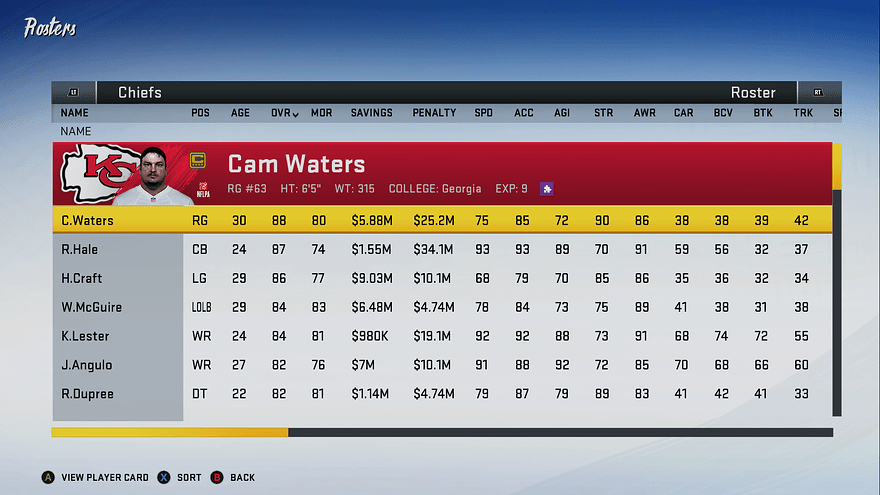This screenshot has width=880, height=495.
Task: Sort roster by POS column
Action: tap(200, 113)
